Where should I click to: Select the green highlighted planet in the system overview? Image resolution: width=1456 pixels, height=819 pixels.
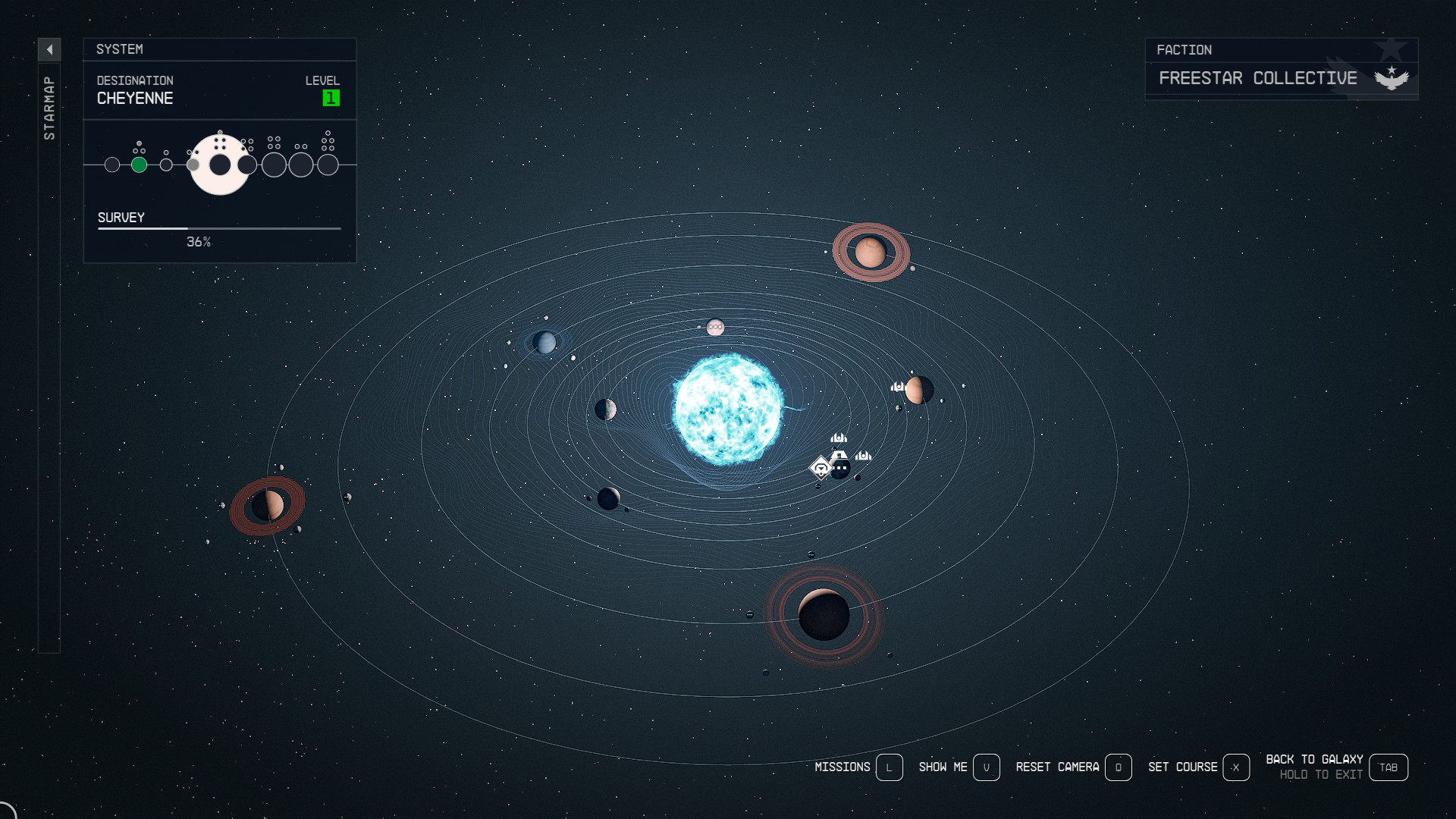[x=140, y=164]
